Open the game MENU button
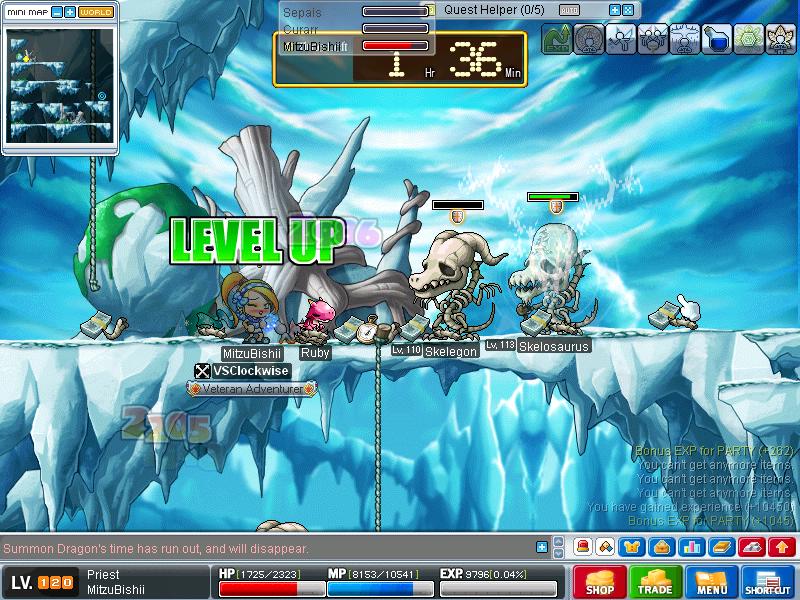 point(712,582)
